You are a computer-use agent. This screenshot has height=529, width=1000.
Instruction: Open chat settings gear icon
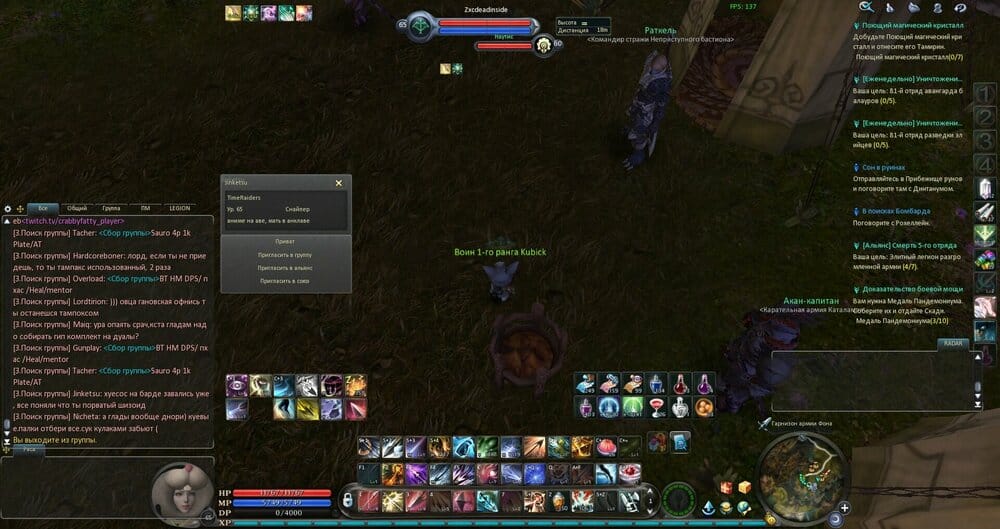pos(8,208)
